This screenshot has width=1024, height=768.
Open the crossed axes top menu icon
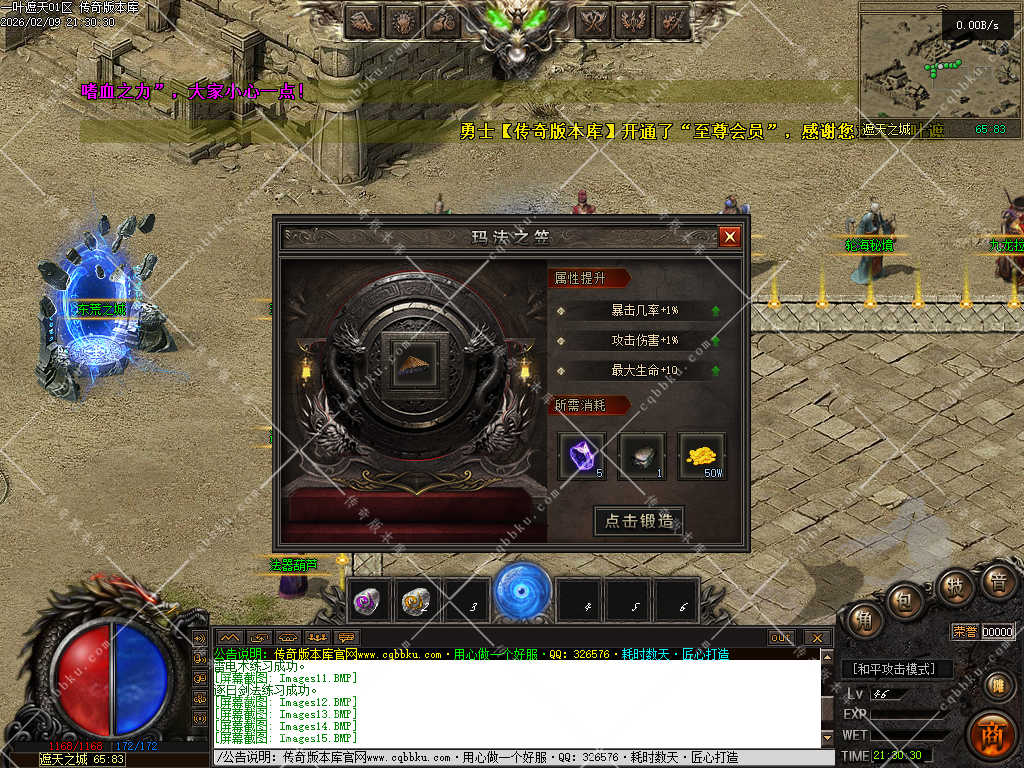click(593, 20)
